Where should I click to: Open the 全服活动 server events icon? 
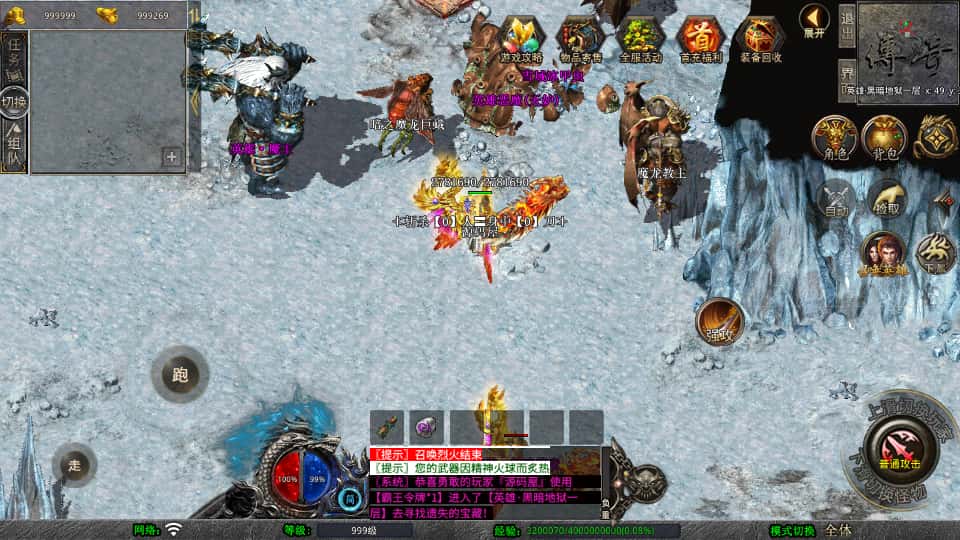(x=640, y=38)
